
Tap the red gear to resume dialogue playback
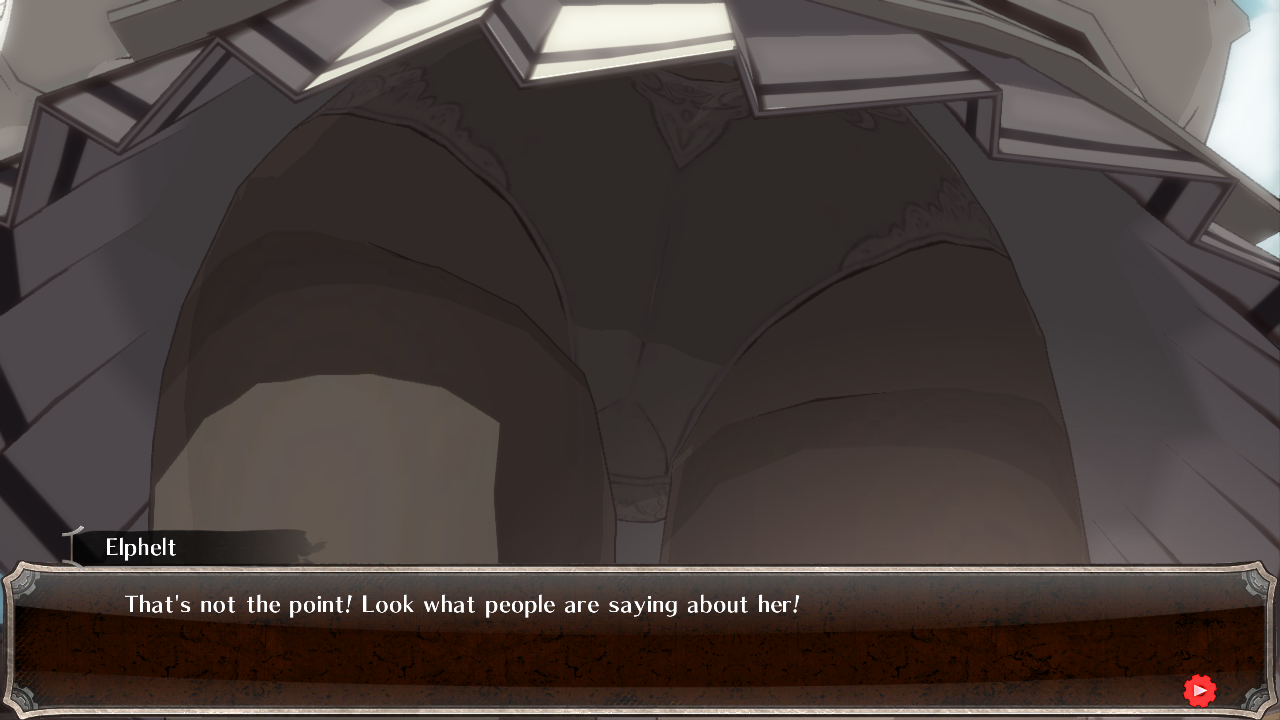pos(1199,690)
